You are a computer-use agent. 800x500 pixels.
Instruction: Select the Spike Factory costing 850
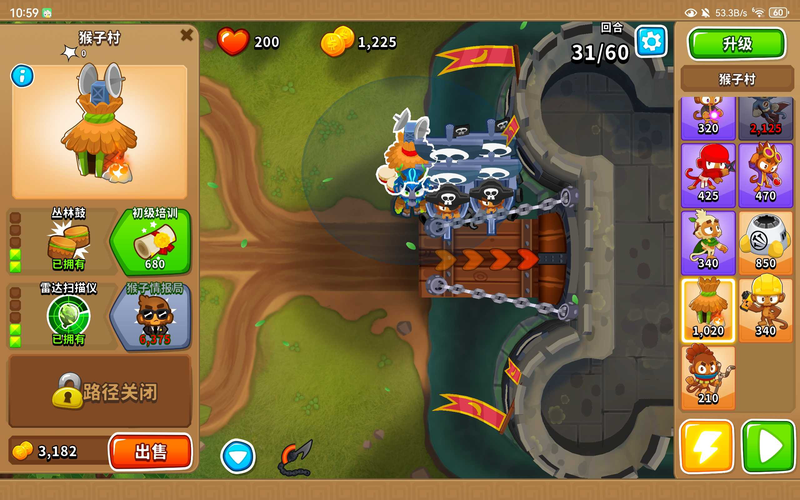[765, 242]
